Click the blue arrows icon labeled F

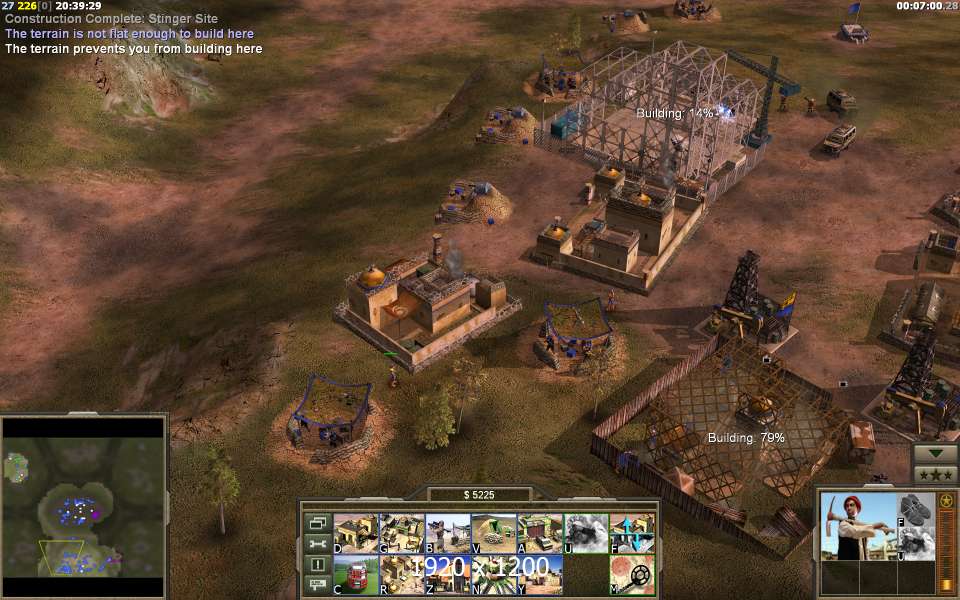click(632, 533)
